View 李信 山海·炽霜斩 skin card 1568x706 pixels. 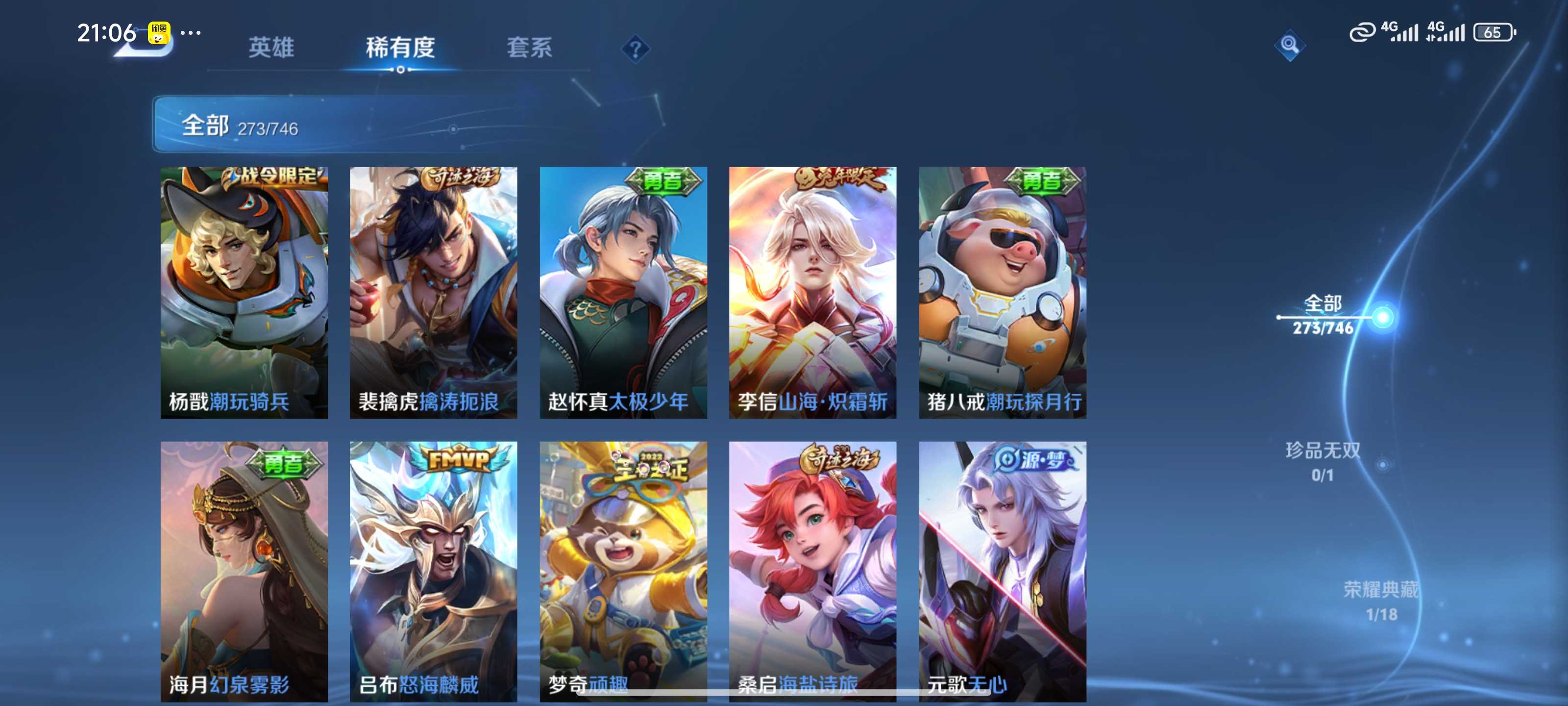coord(812,292)
